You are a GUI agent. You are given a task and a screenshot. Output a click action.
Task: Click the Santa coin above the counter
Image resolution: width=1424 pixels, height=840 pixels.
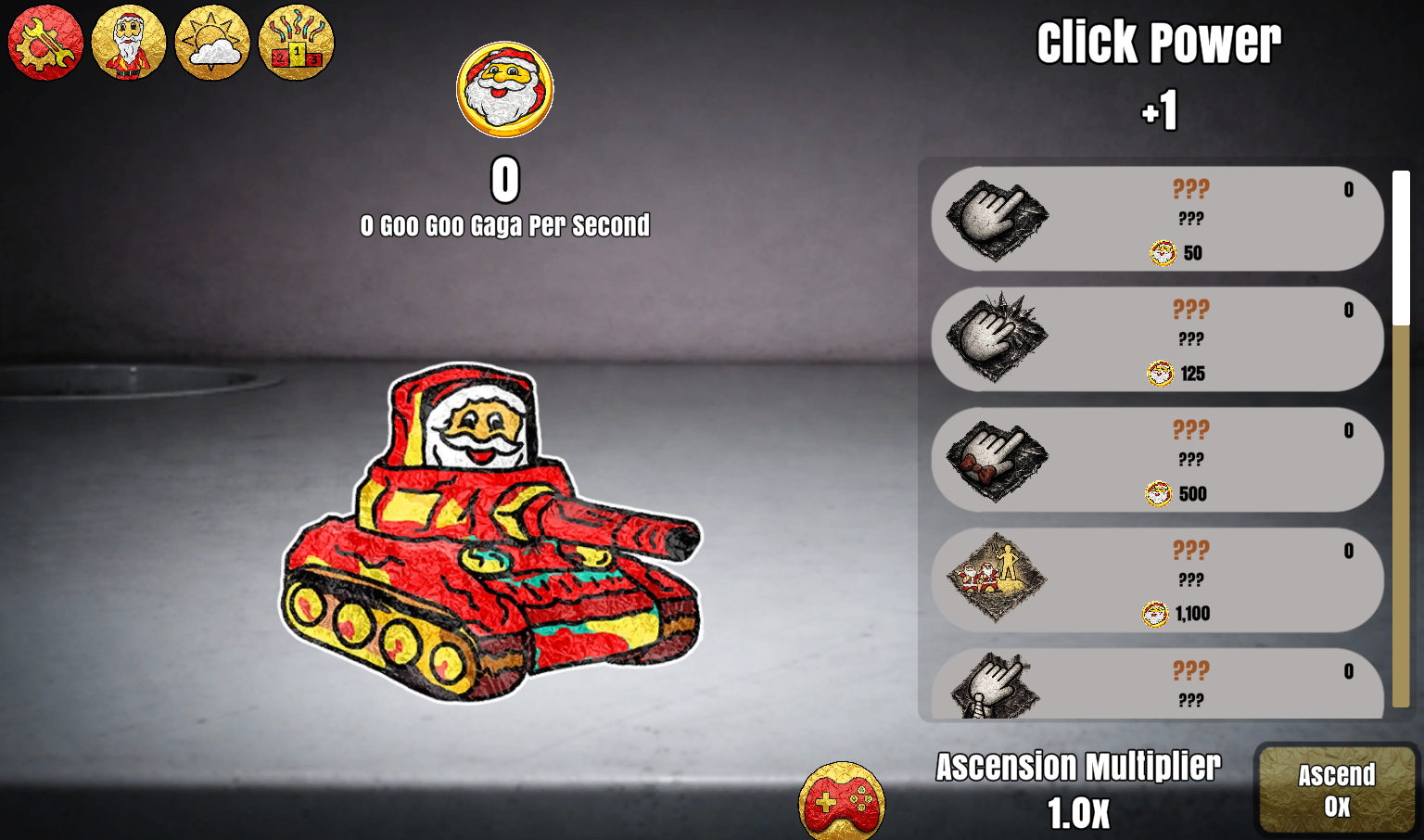coord(504,89)
